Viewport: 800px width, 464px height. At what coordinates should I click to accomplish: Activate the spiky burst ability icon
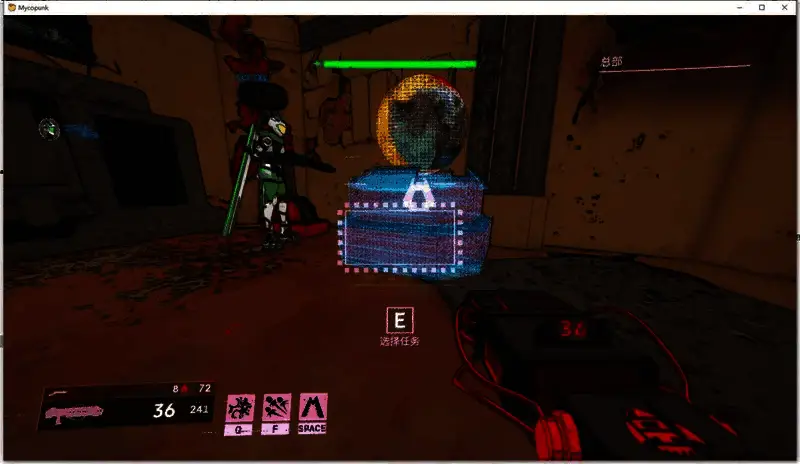[x=240, y=408]
